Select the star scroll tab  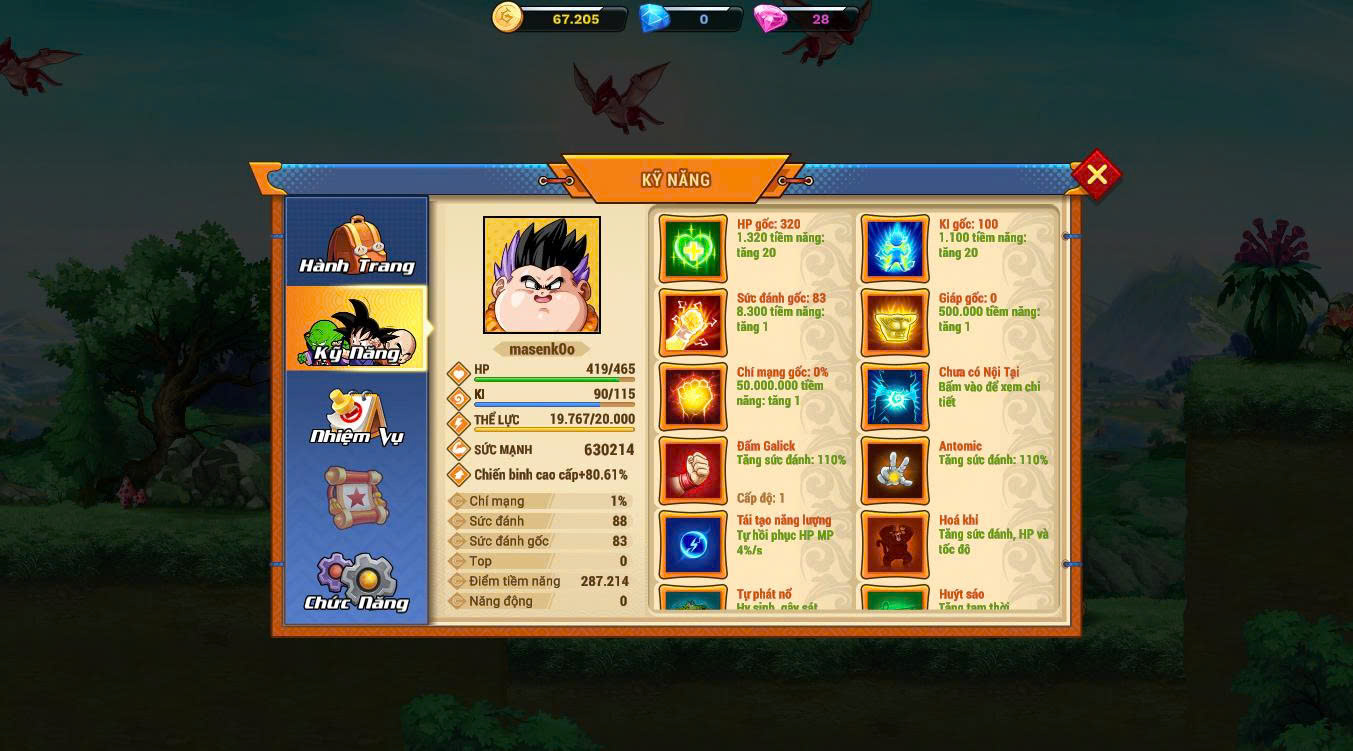(x=355, y=497)
